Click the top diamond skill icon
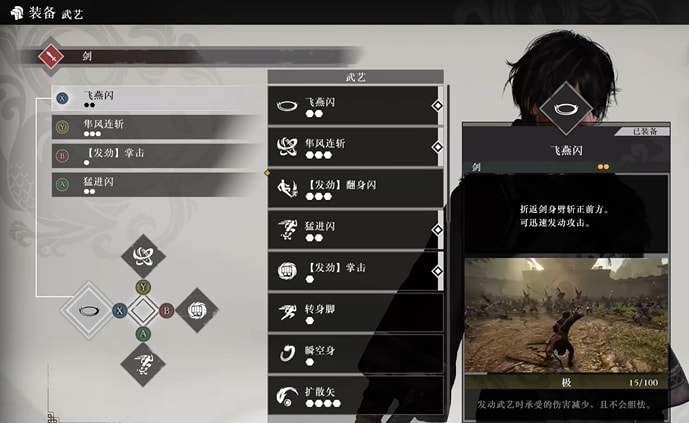Image resolution: width=689 pixels, height=423 pixels. coord(143,255)
